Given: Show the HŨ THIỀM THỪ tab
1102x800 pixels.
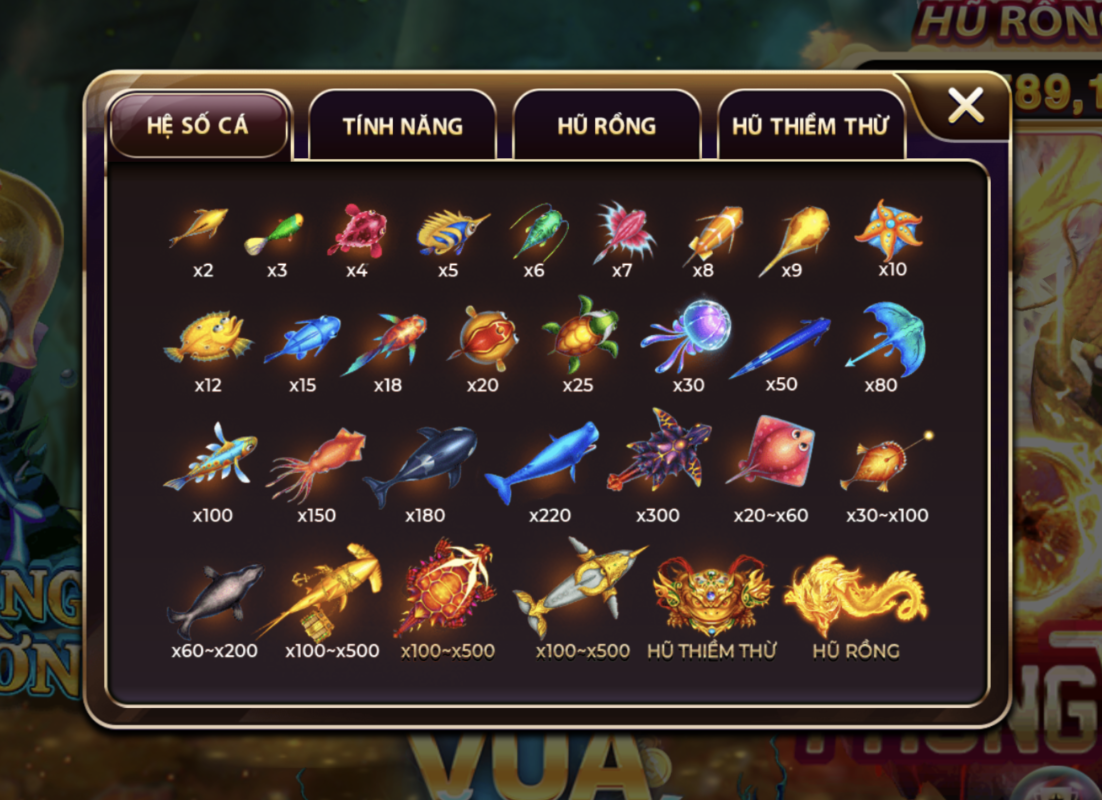Looking at the screenshot, I should 810,127.
